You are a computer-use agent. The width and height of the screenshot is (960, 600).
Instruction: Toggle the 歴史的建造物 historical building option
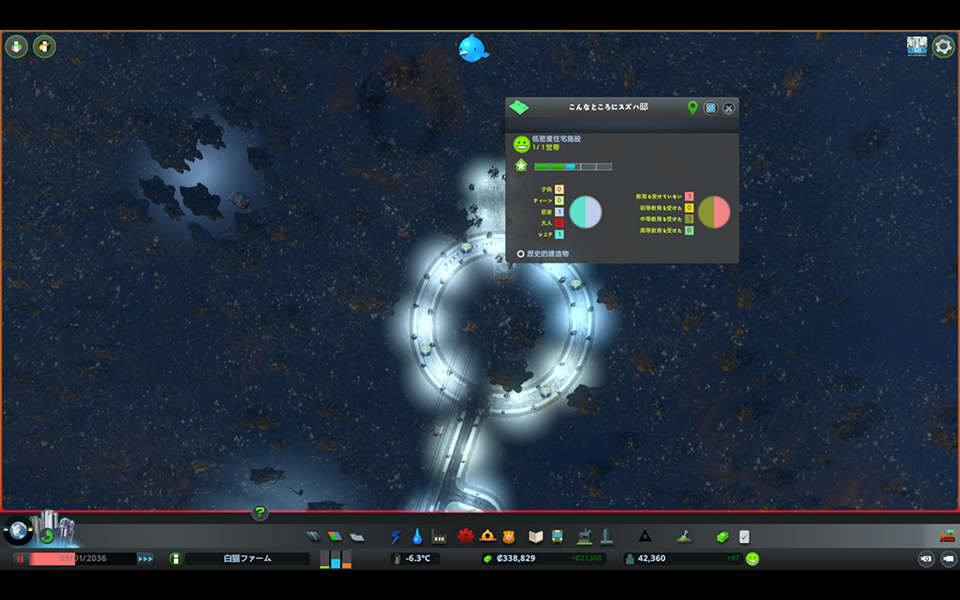(520, 254)
